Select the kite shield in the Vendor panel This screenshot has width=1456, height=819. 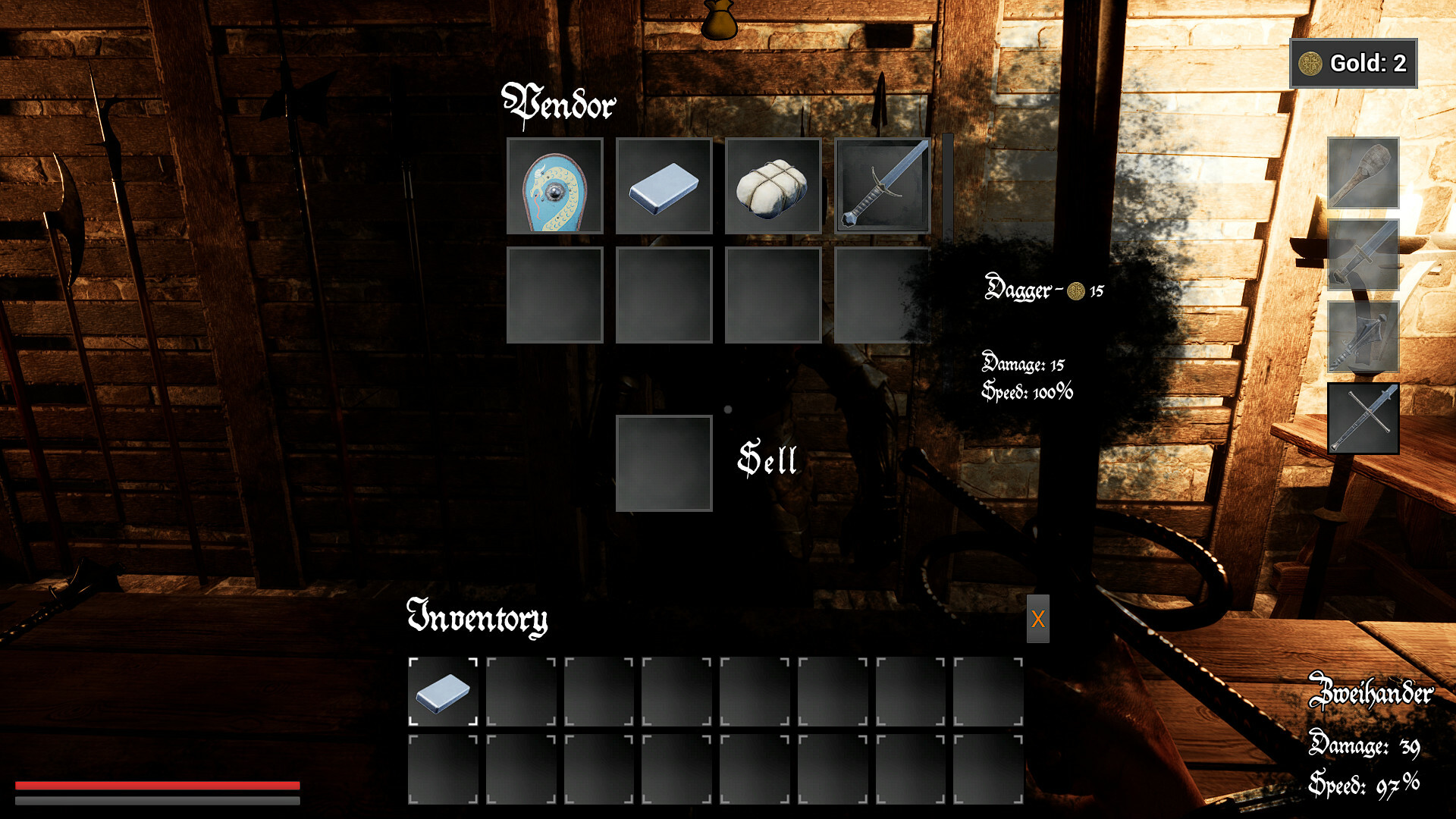click(554, 187)
